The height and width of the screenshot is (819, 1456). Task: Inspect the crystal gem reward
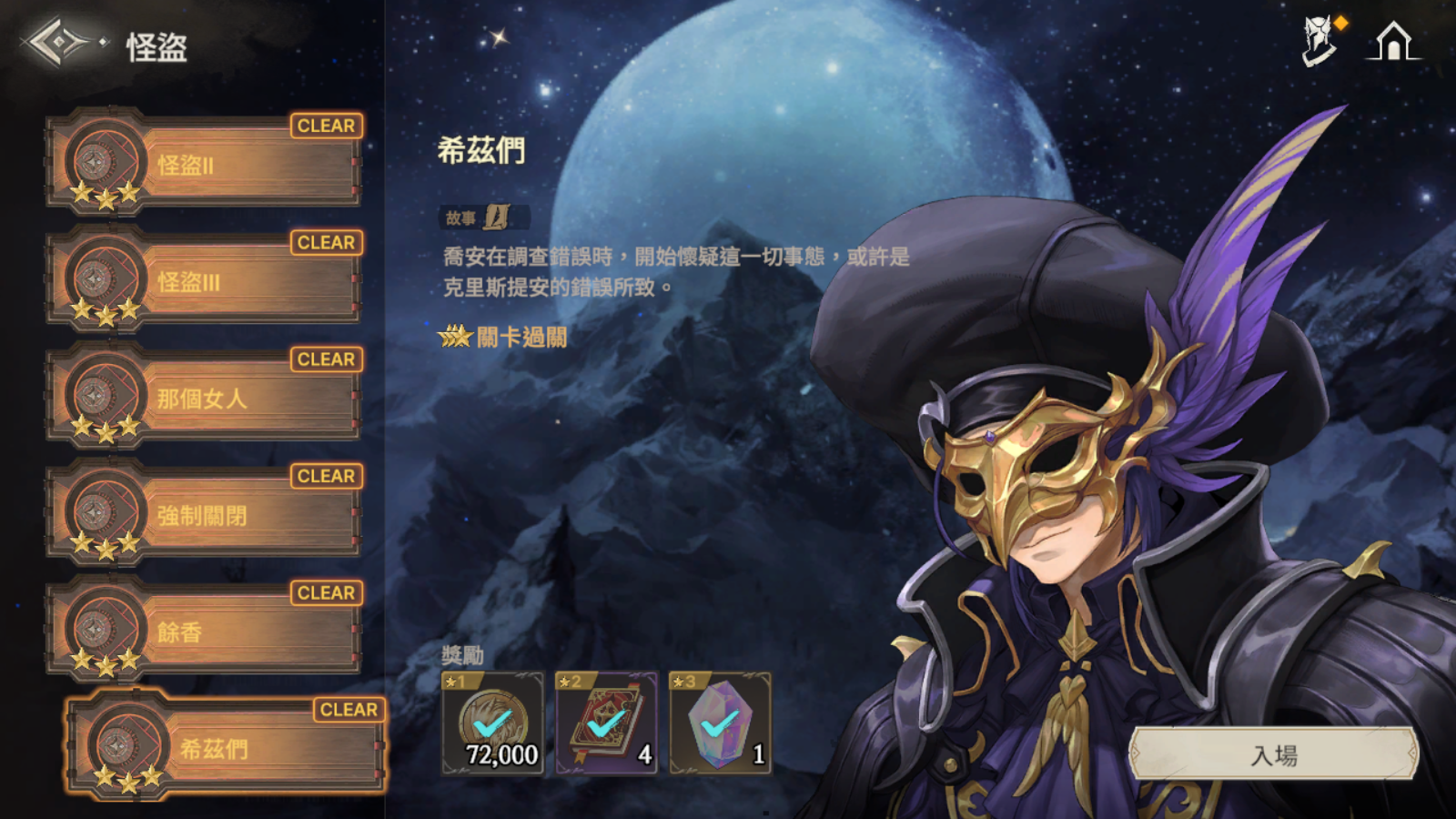click(720, 724)
